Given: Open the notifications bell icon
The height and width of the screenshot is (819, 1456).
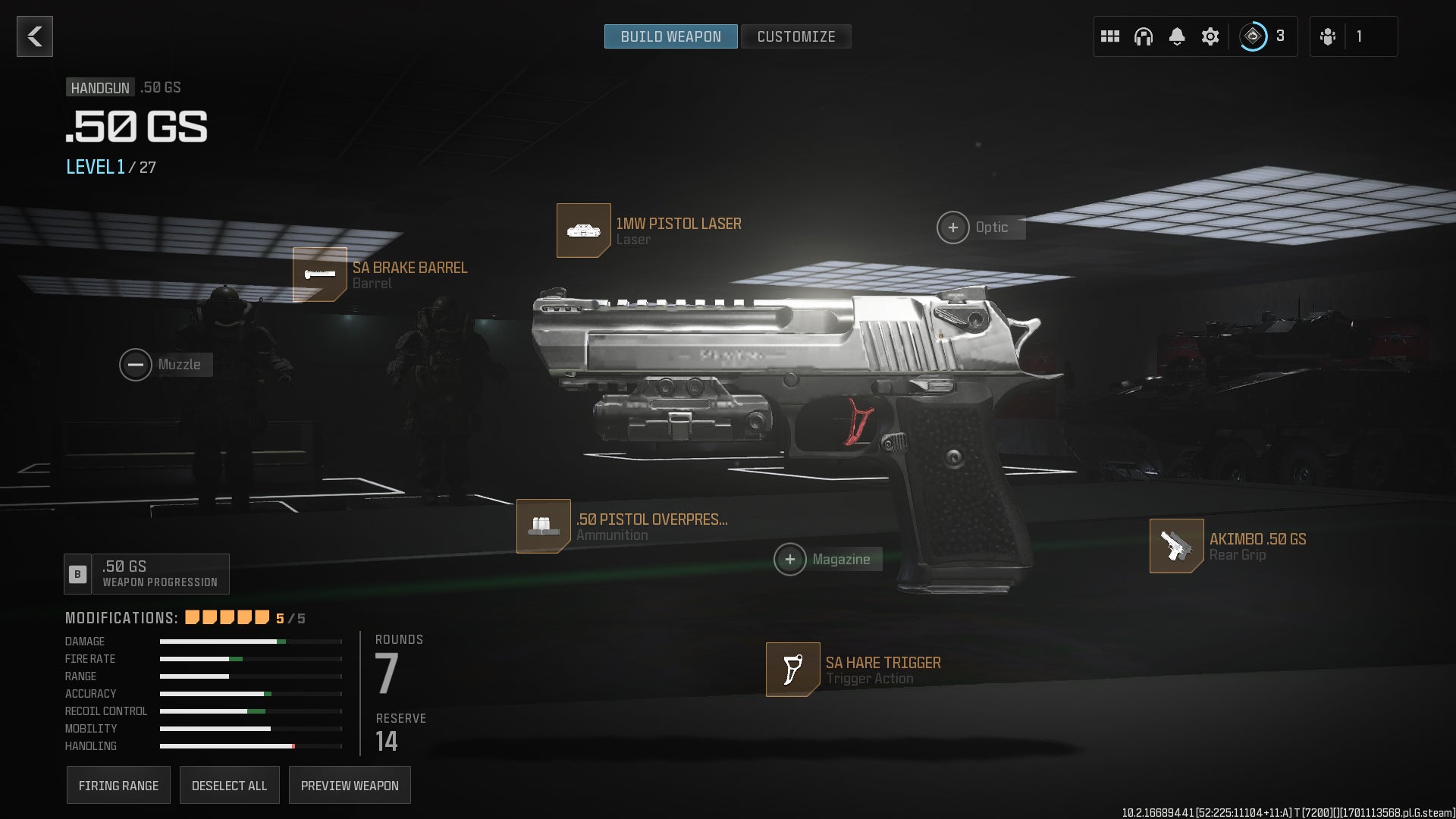Looking at the screenshot, I should click(x=1177, y=36).
